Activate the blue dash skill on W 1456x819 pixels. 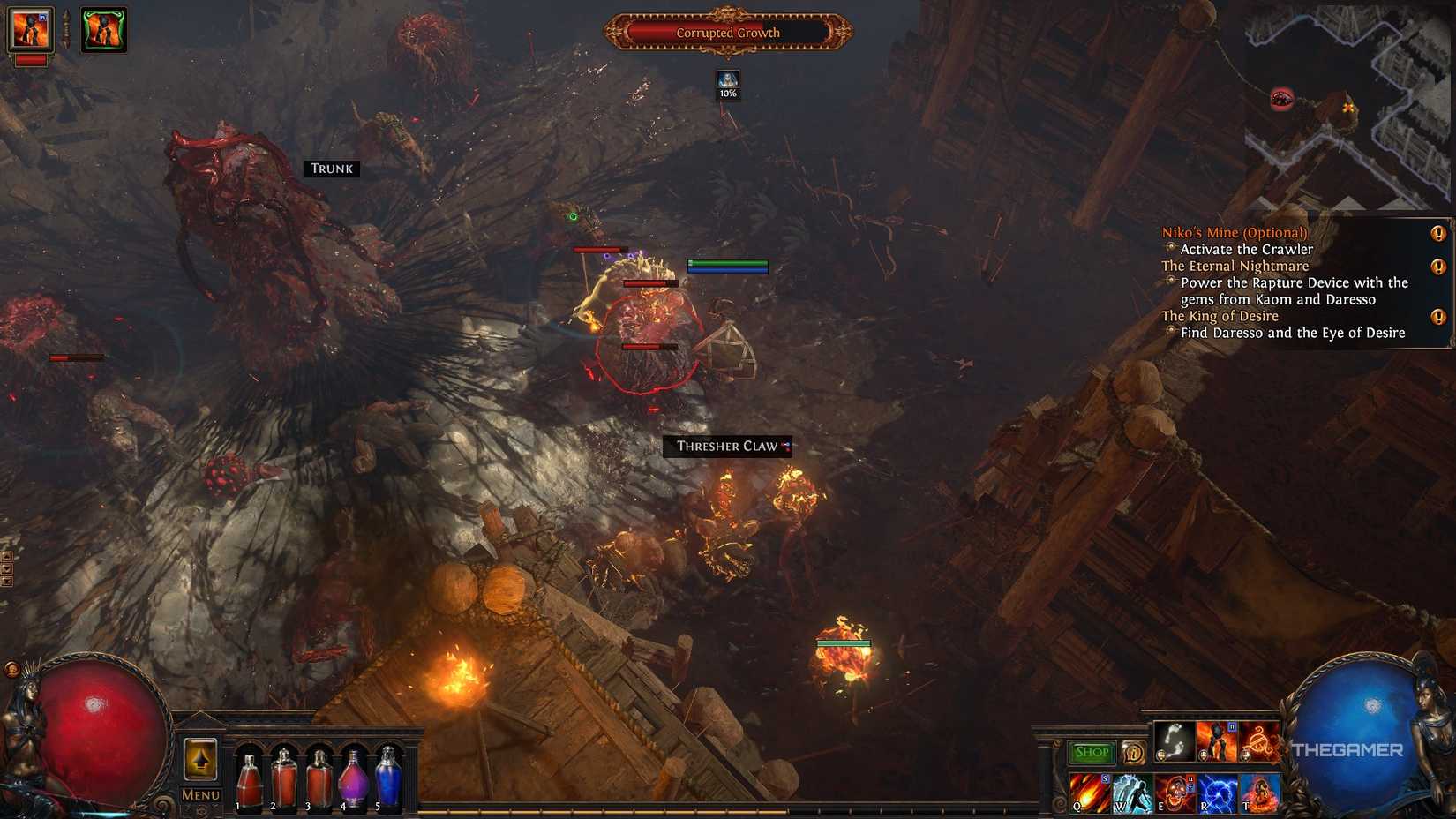pos(1132,793)
